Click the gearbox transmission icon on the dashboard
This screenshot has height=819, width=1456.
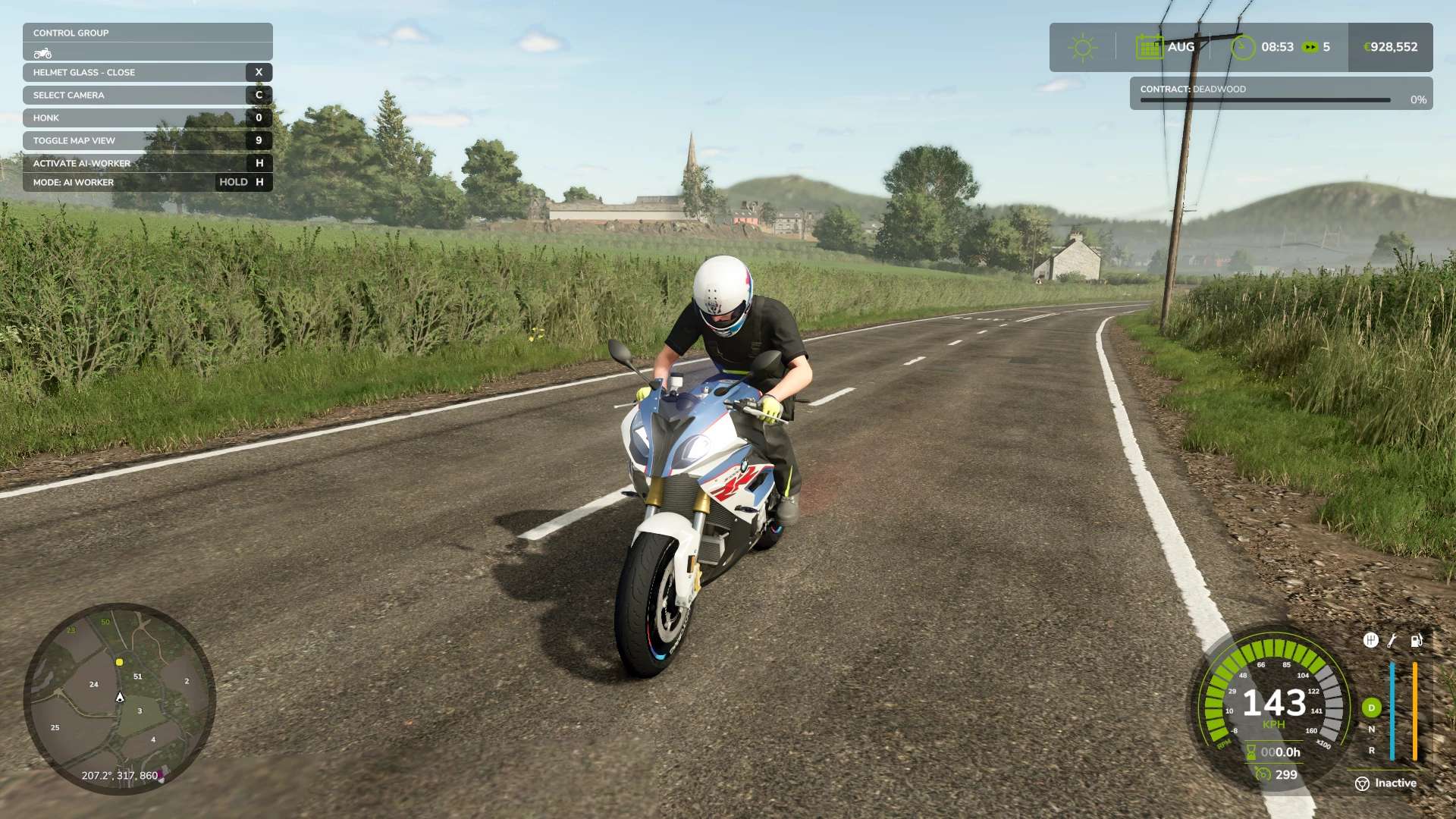1370,640
